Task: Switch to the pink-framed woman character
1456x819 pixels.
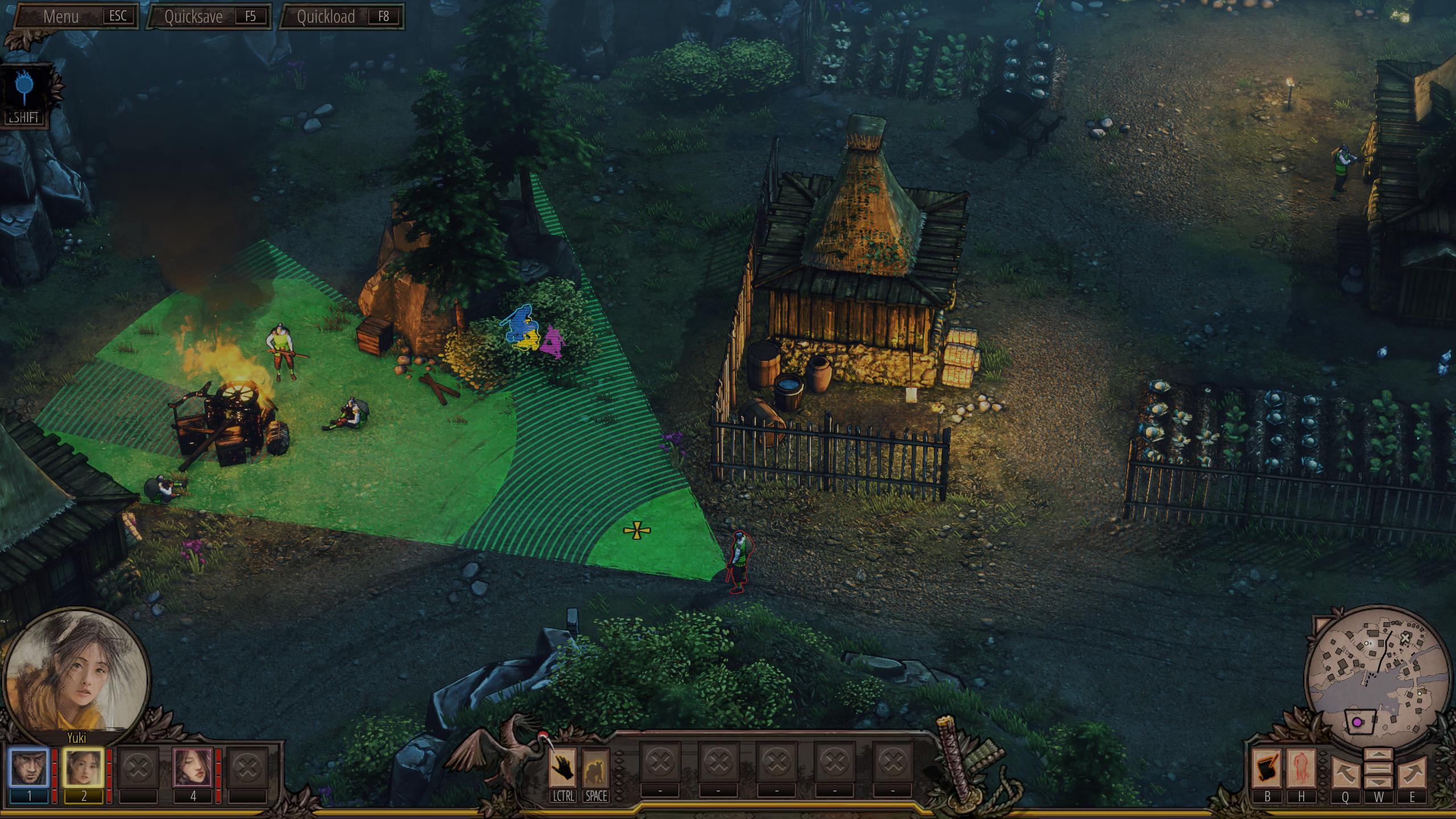Action: [192, 768]
